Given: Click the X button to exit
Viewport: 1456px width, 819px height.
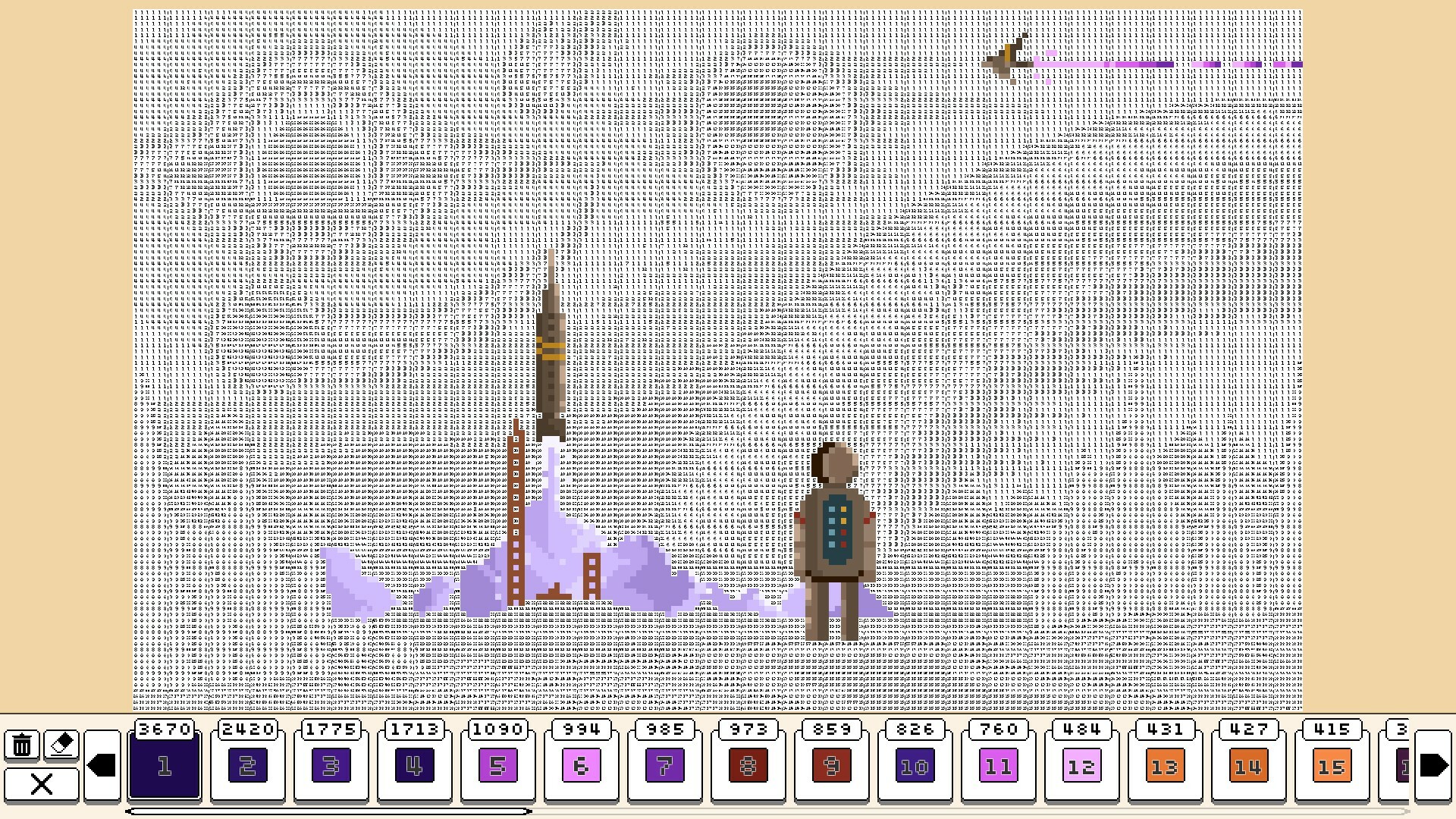Looking at the screenshot, I should pos(42,785).
